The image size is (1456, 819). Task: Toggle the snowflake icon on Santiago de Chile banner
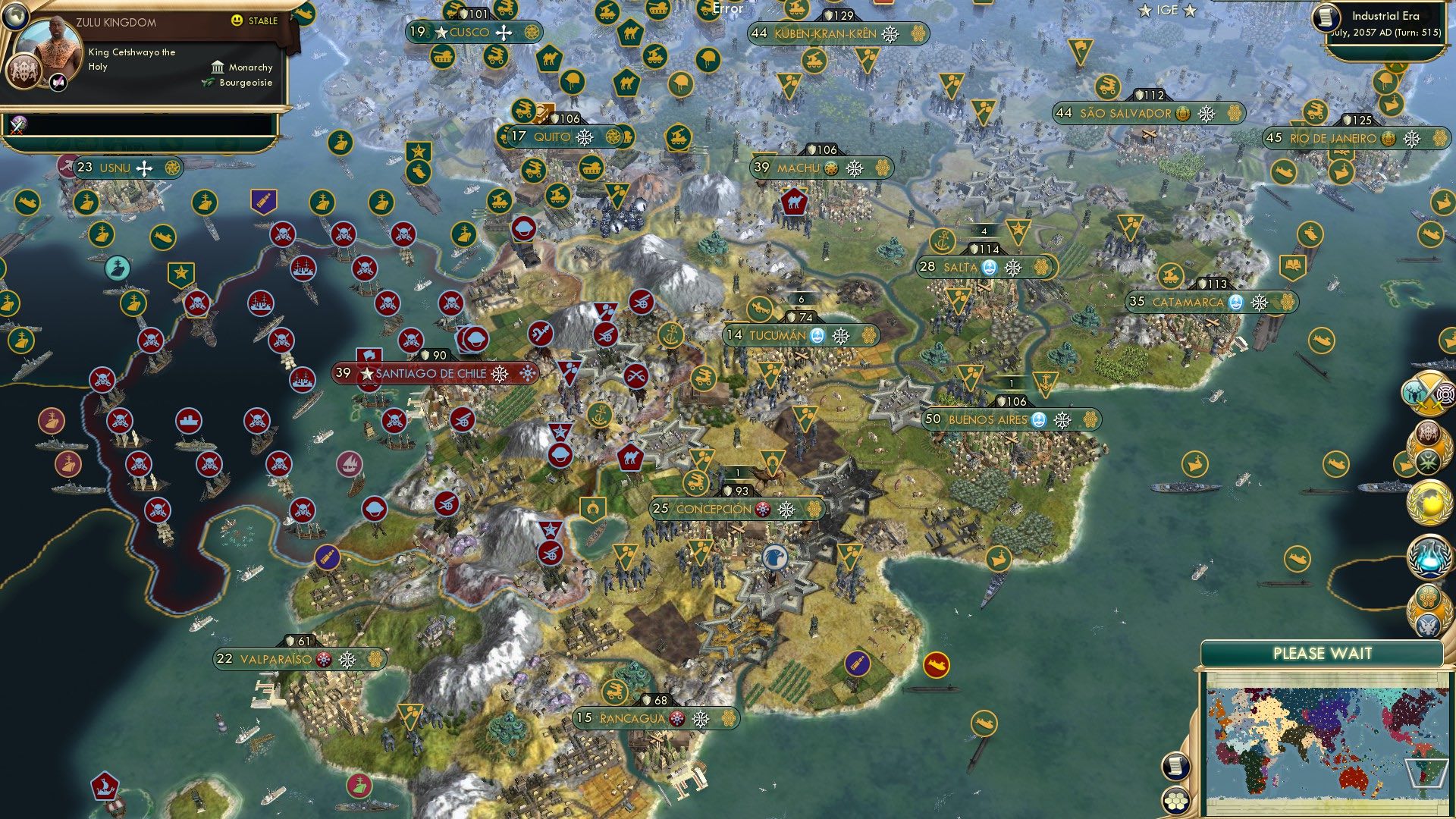tap(497, 373)
